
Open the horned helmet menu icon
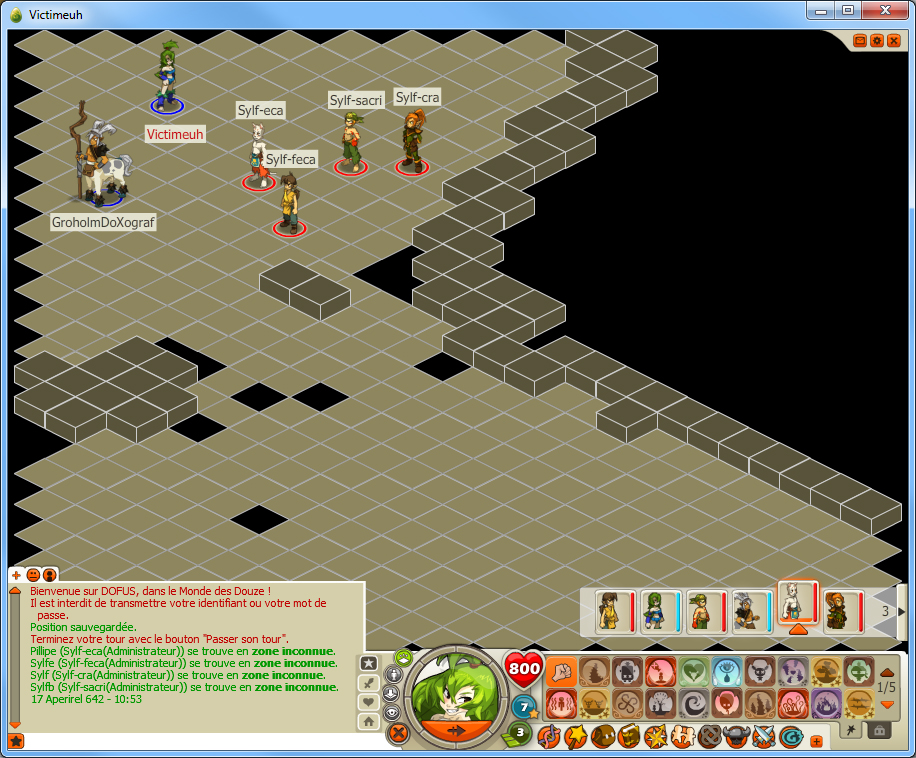(736, 738)
